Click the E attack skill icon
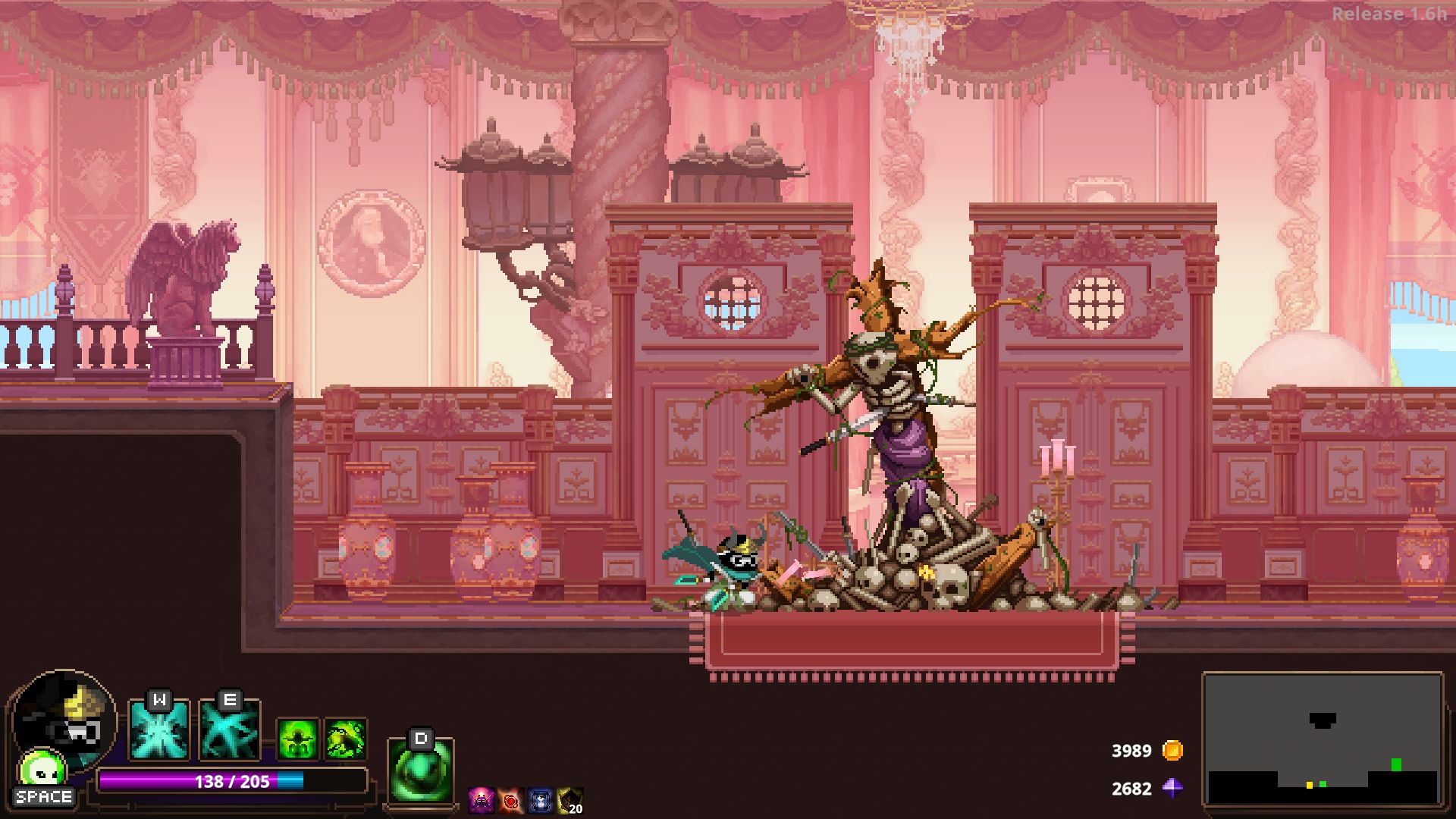The image size is (1456, 819). coord(231,730)
